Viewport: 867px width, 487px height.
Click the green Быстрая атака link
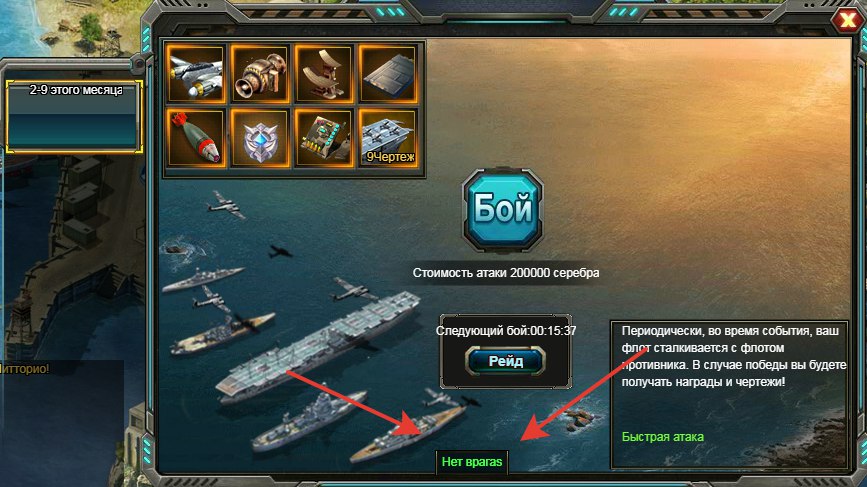[662, 437]
